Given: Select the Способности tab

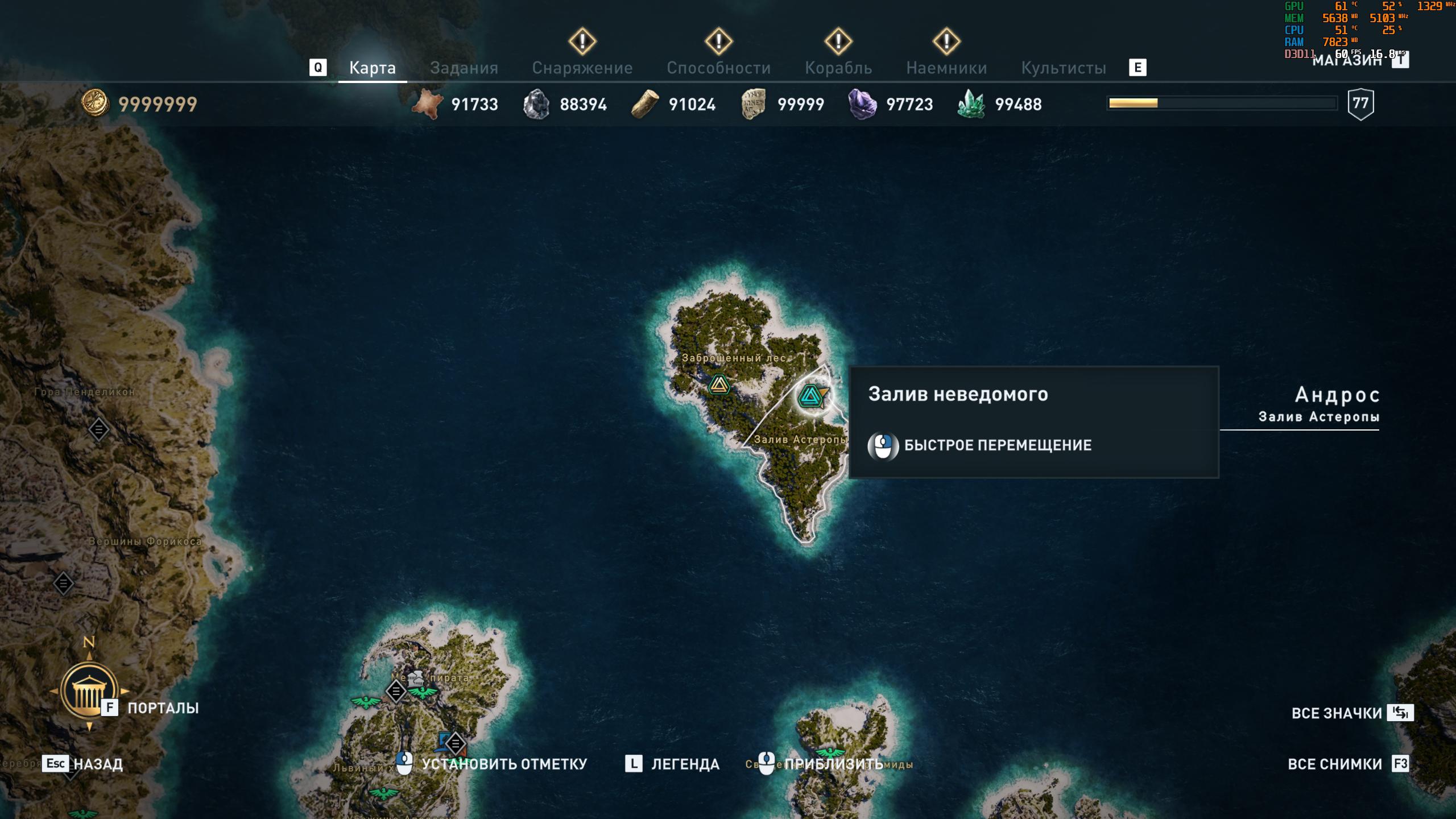Looking at the screenshot, I should (718, 68).
